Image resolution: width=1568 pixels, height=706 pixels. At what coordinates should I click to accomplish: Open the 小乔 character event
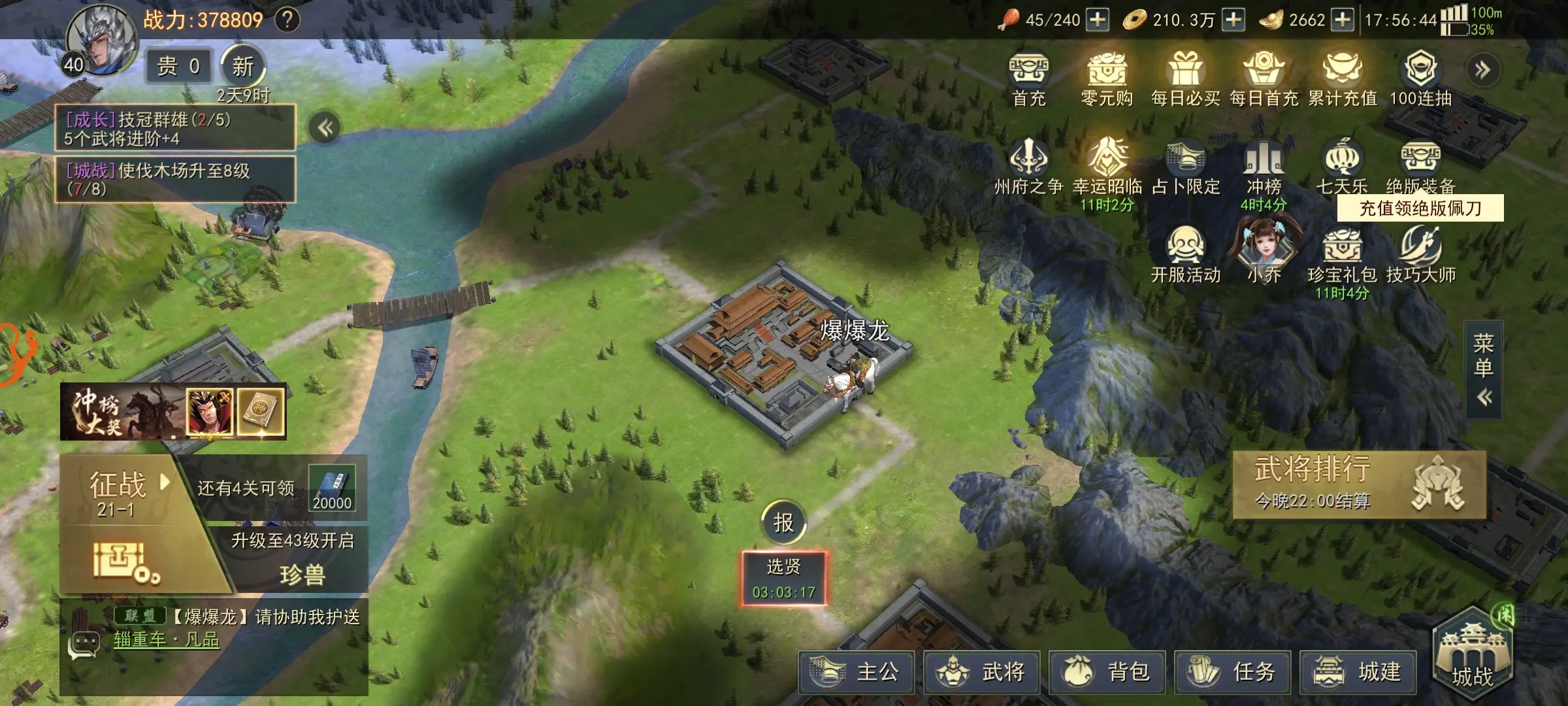point(1264,252)
